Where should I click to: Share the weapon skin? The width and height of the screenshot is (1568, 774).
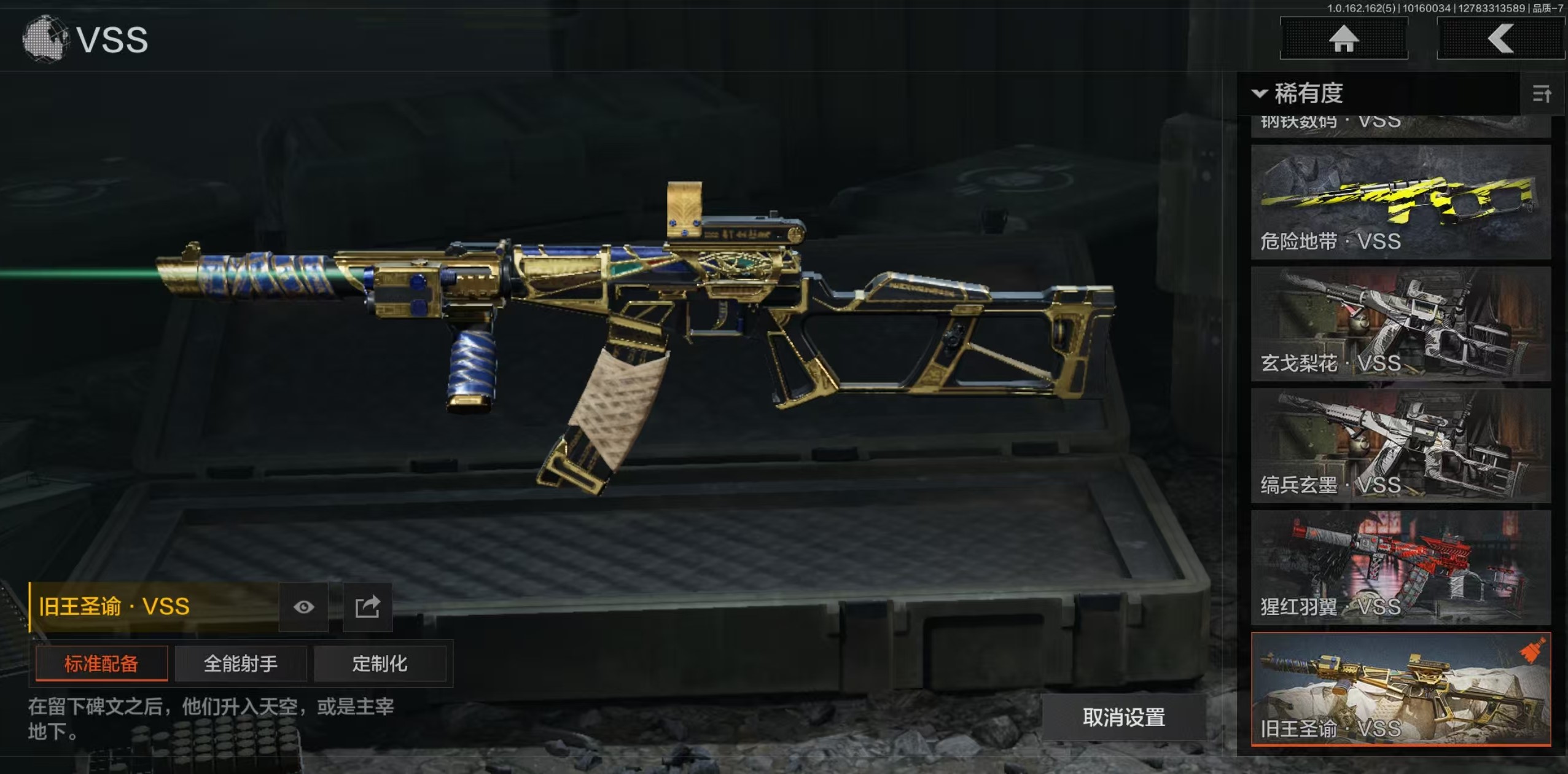(367, 607)
